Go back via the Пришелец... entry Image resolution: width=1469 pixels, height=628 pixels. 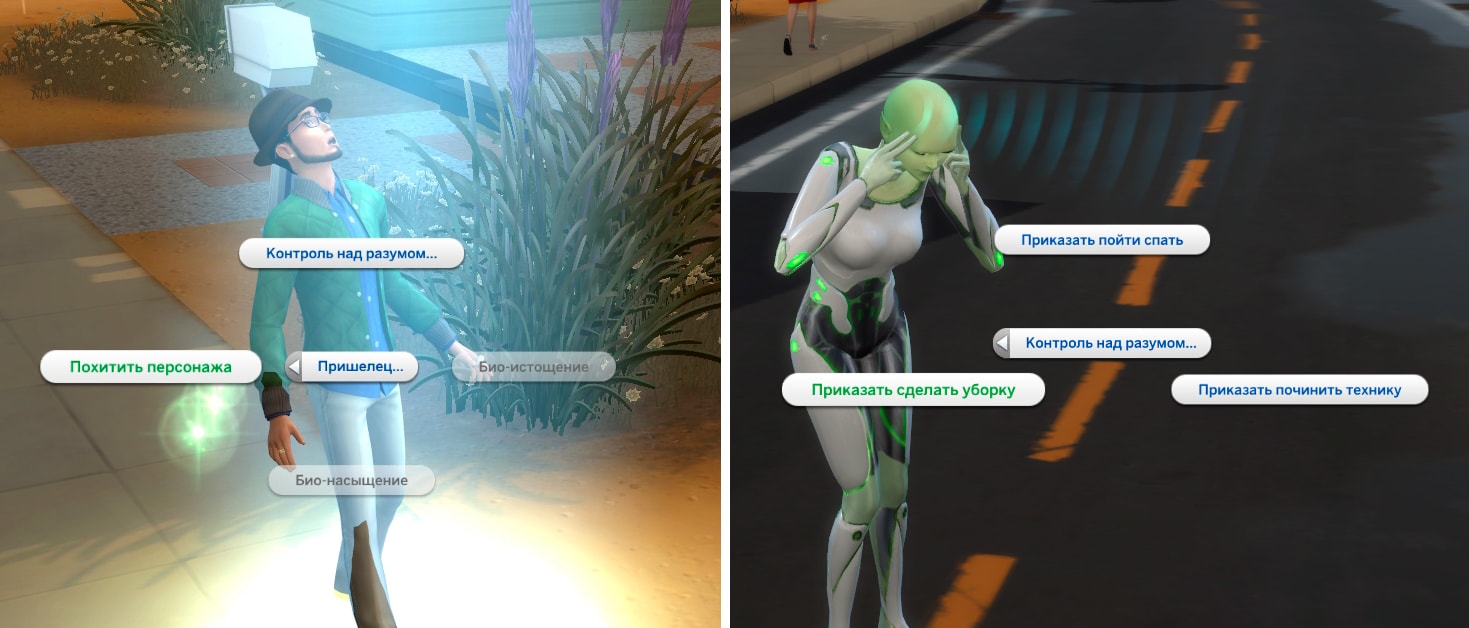tap(352, 367)
